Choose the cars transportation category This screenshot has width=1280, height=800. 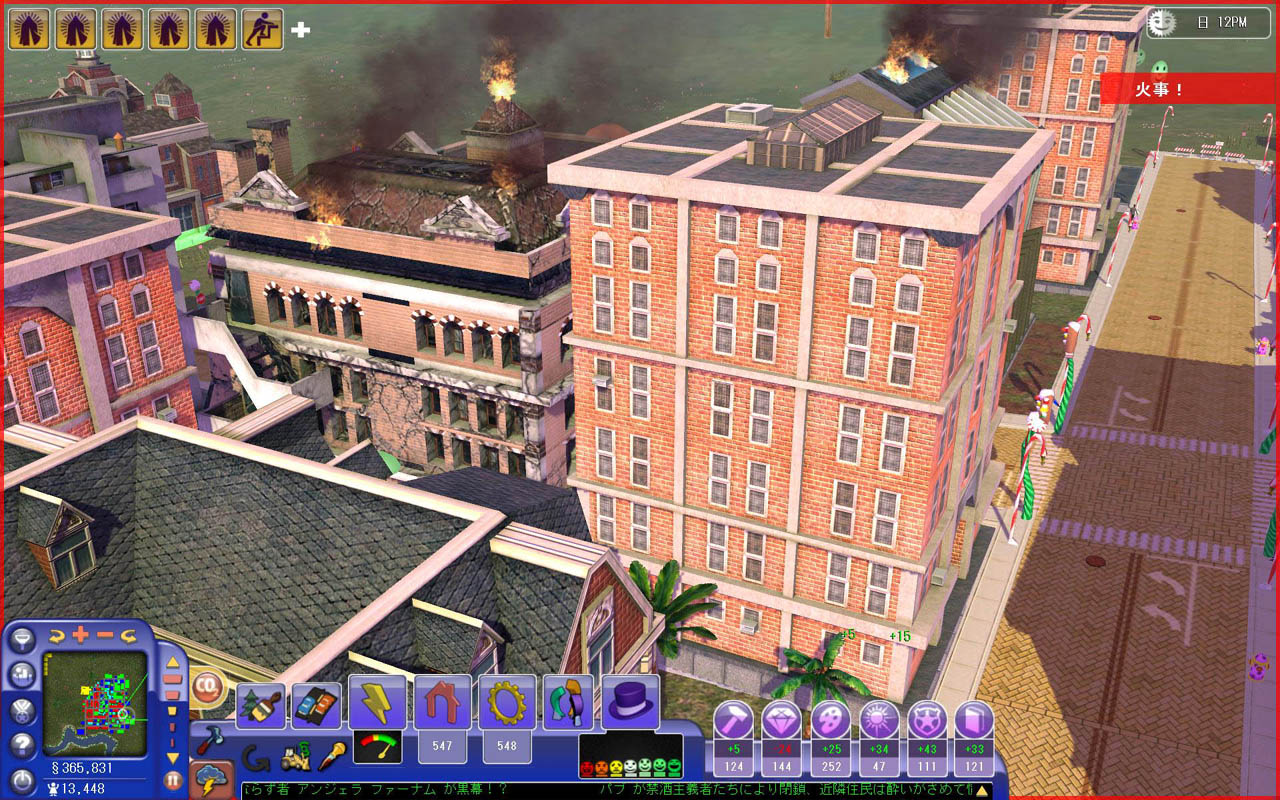[x=315, y=705]
